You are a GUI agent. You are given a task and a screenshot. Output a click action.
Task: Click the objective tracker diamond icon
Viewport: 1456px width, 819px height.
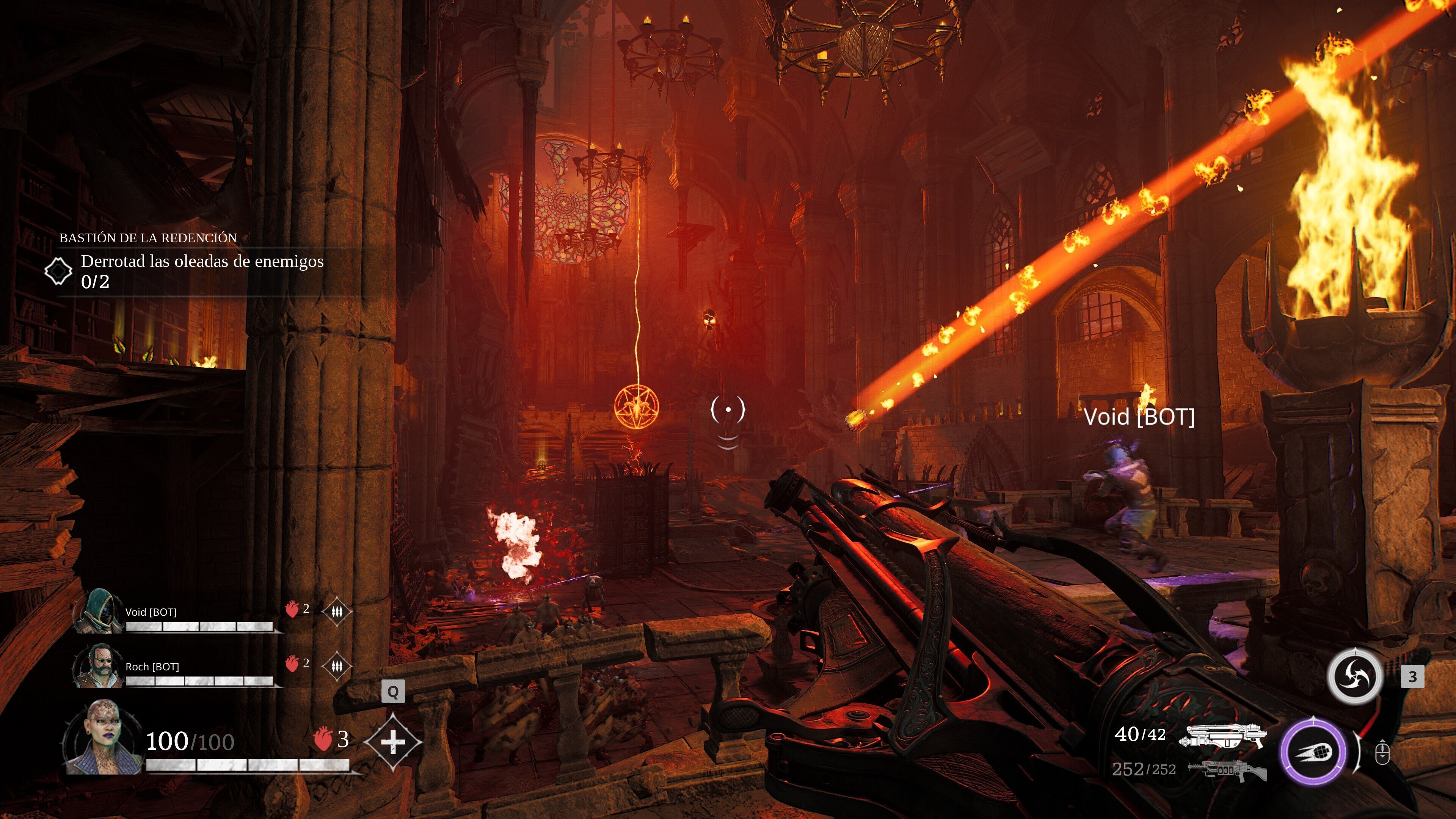click(x=58, y=271)
